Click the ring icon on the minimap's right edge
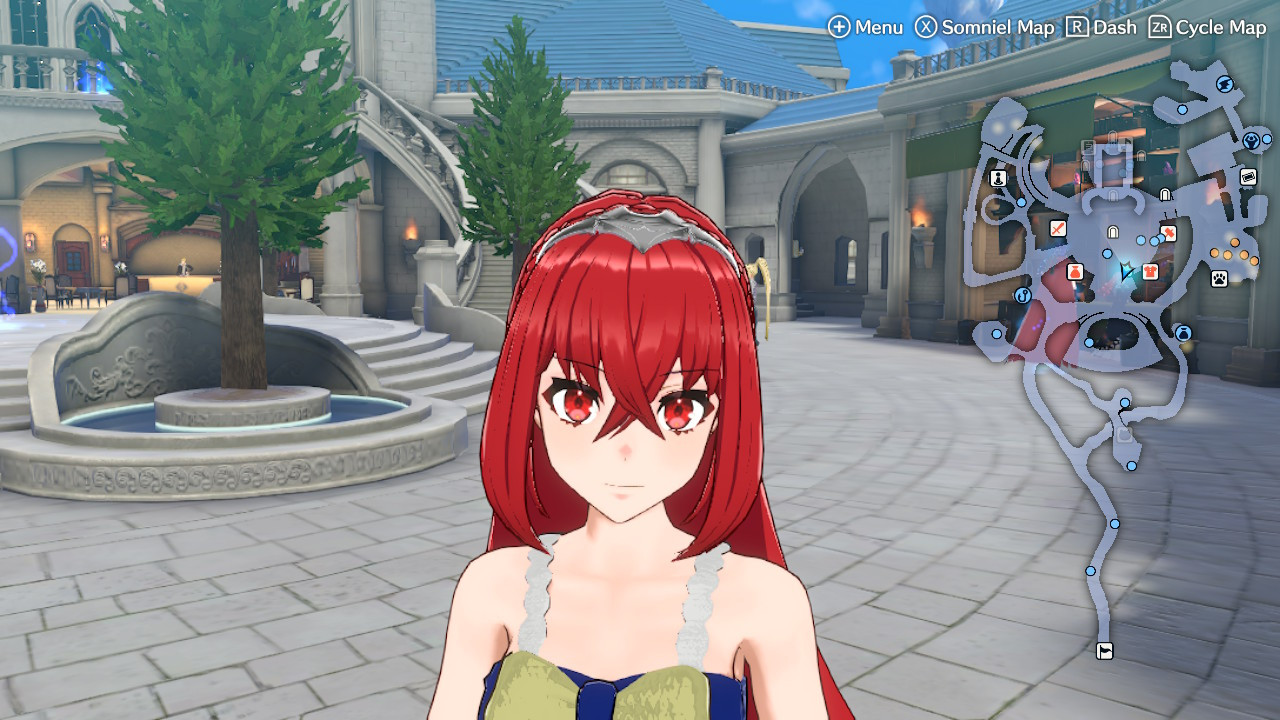1280x720 pixels. pyautogui.click(x=1253, y=140)
